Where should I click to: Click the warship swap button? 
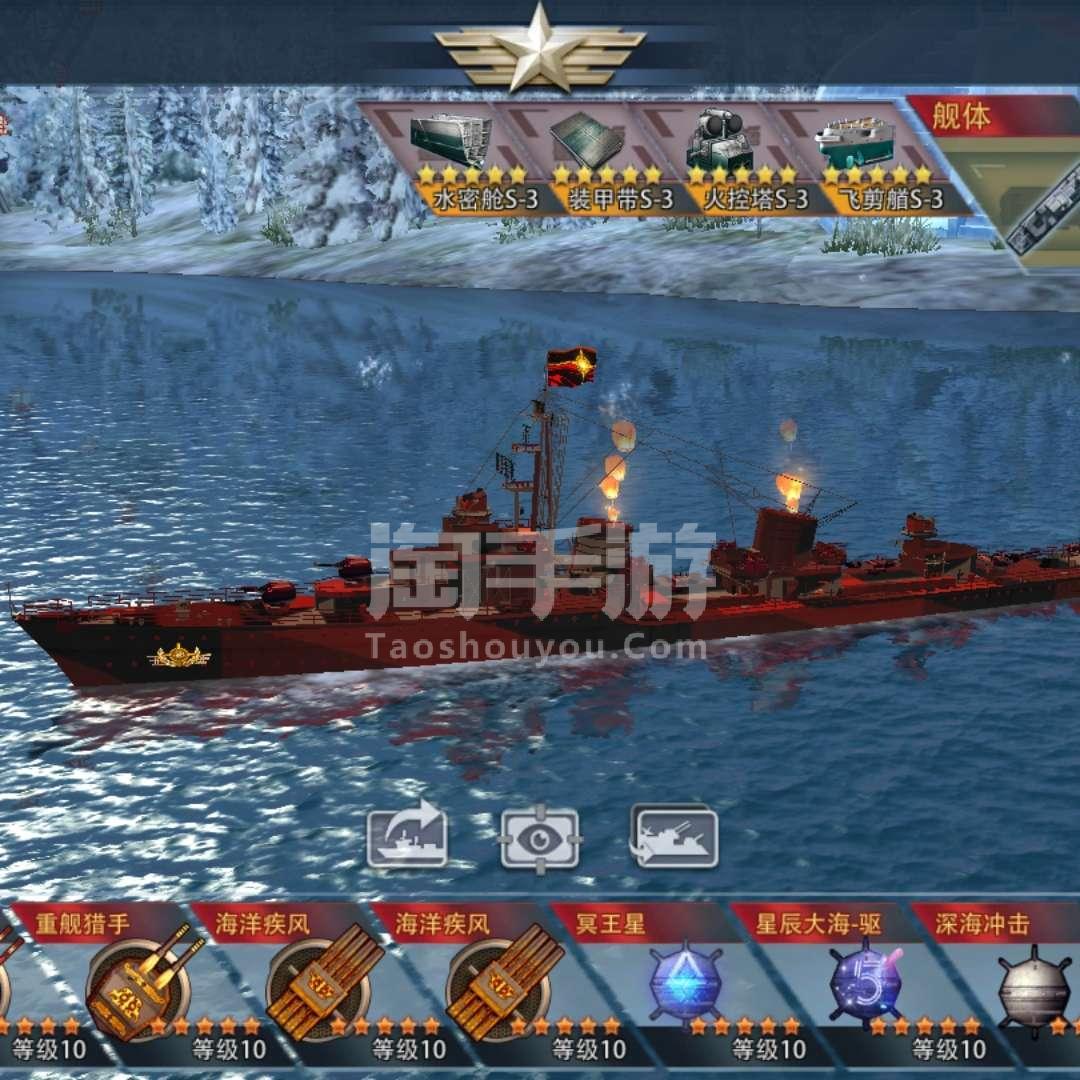pos(675,836)
